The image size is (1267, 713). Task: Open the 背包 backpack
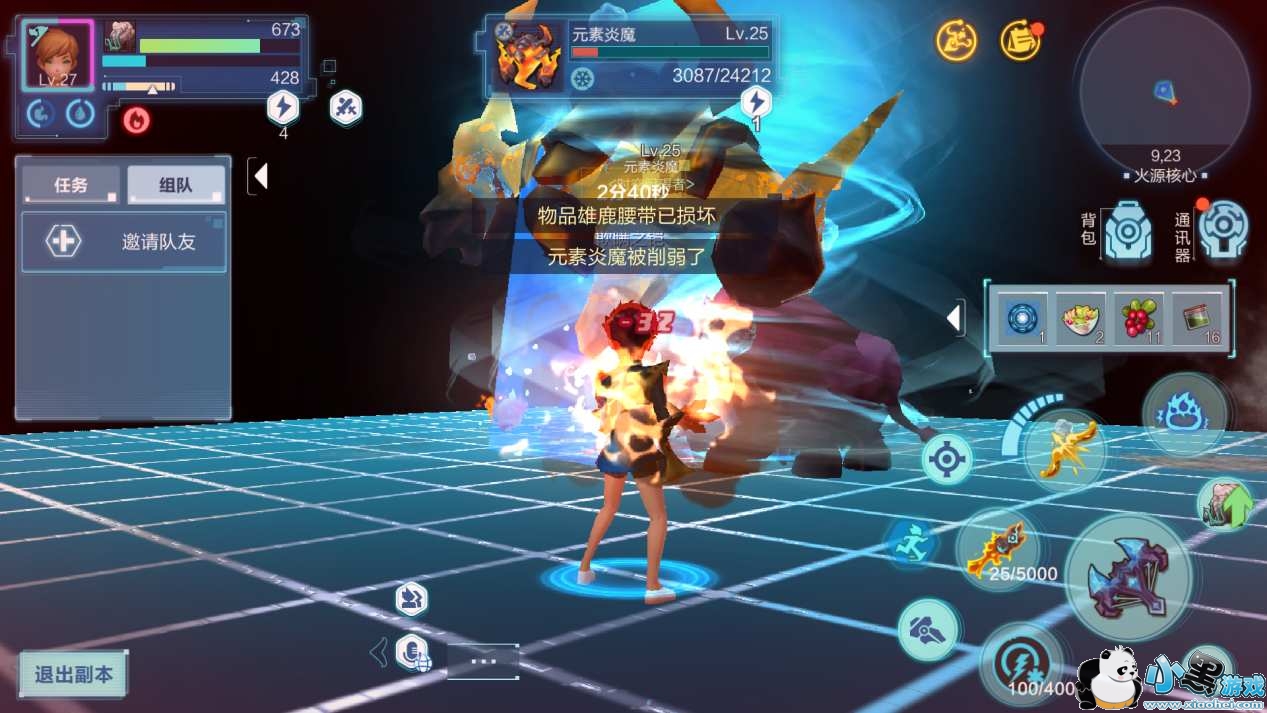tap(1127, 231)
